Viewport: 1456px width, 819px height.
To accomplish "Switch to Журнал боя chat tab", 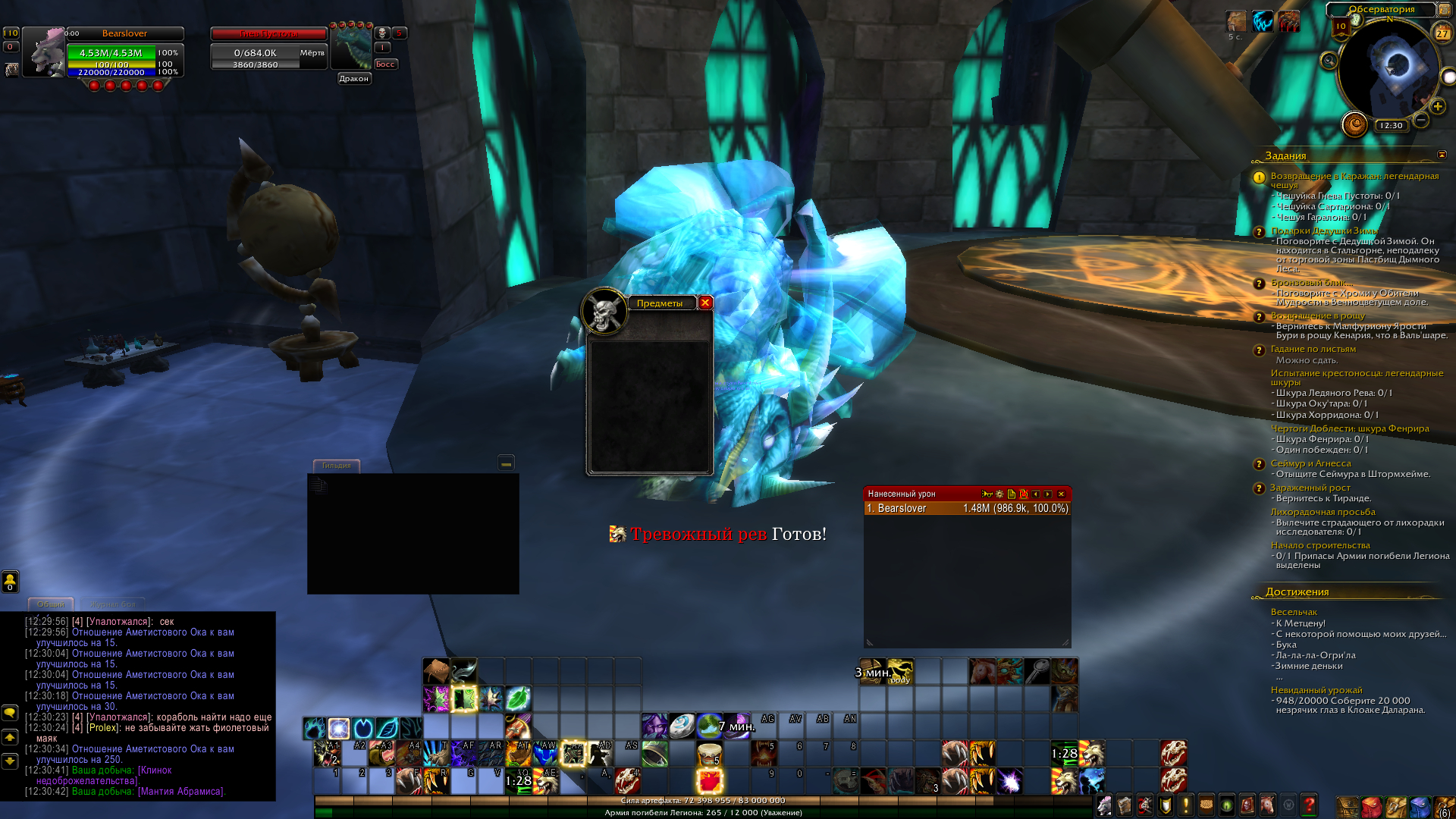I will 112,604.
